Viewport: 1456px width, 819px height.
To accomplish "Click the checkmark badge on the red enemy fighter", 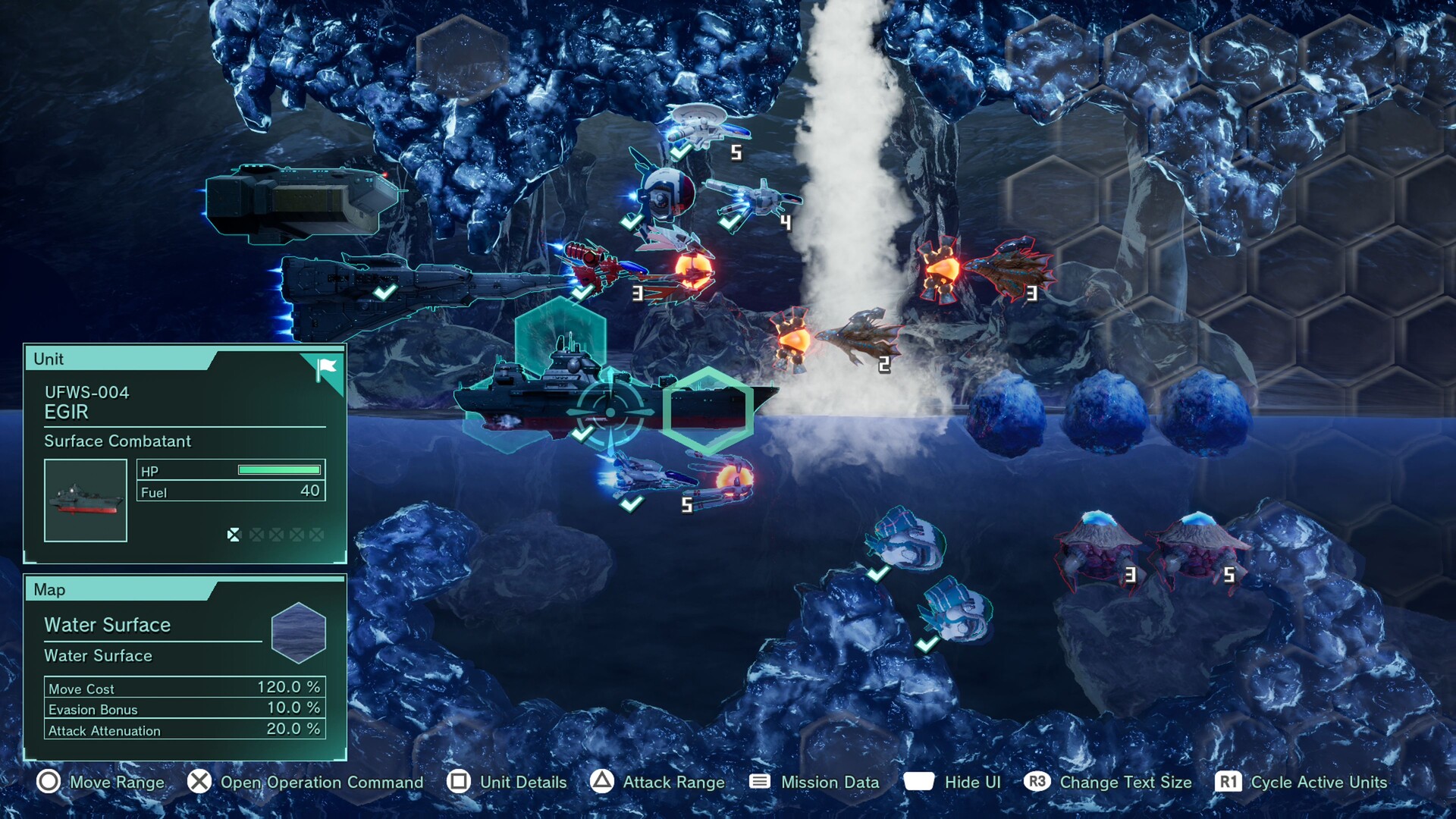I will [582, 293].
